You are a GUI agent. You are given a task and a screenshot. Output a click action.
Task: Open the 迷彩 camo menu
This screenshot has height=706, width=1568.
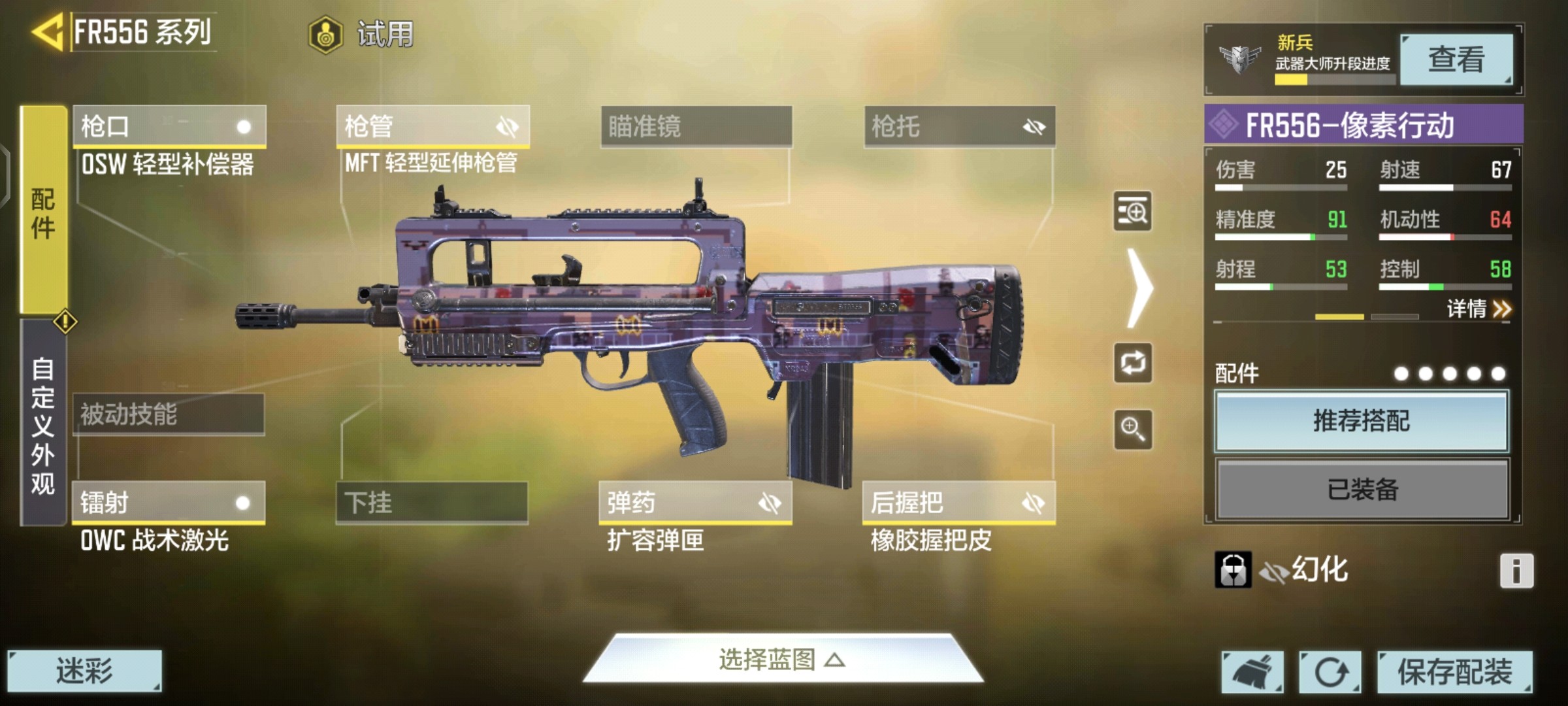(x=84, y=671)
